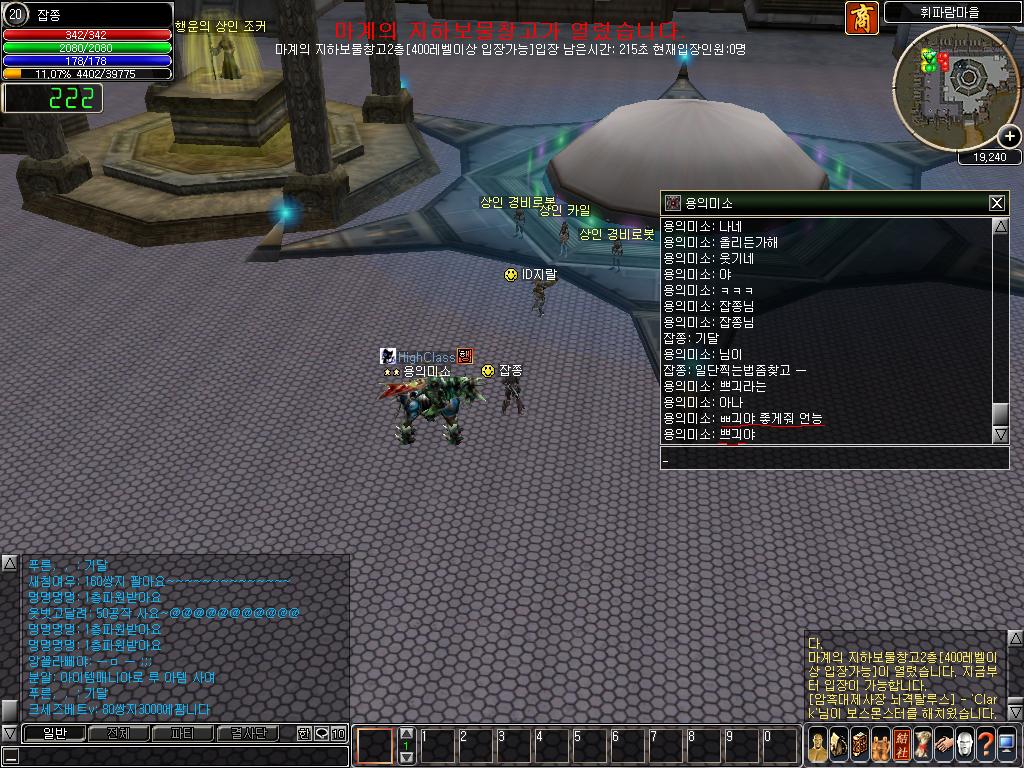Viewport: 1024px width, 768px height.
Task: Switch chat to the 전체 tab
Action: [118, 734]
